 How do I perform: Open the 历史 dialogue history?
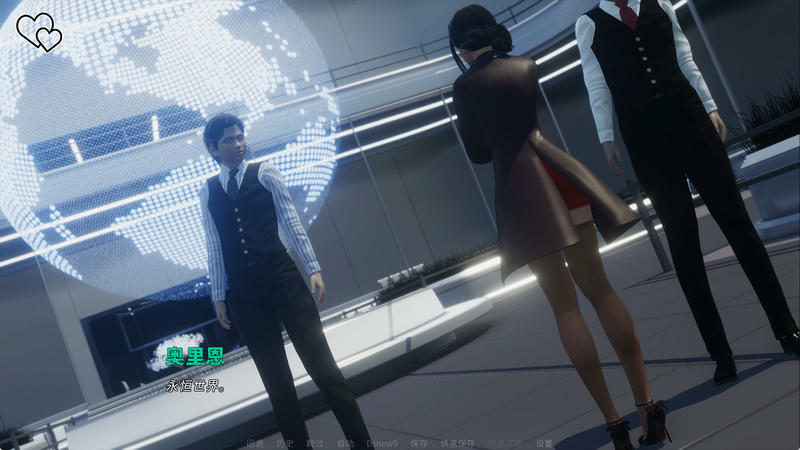pos(285,443)
